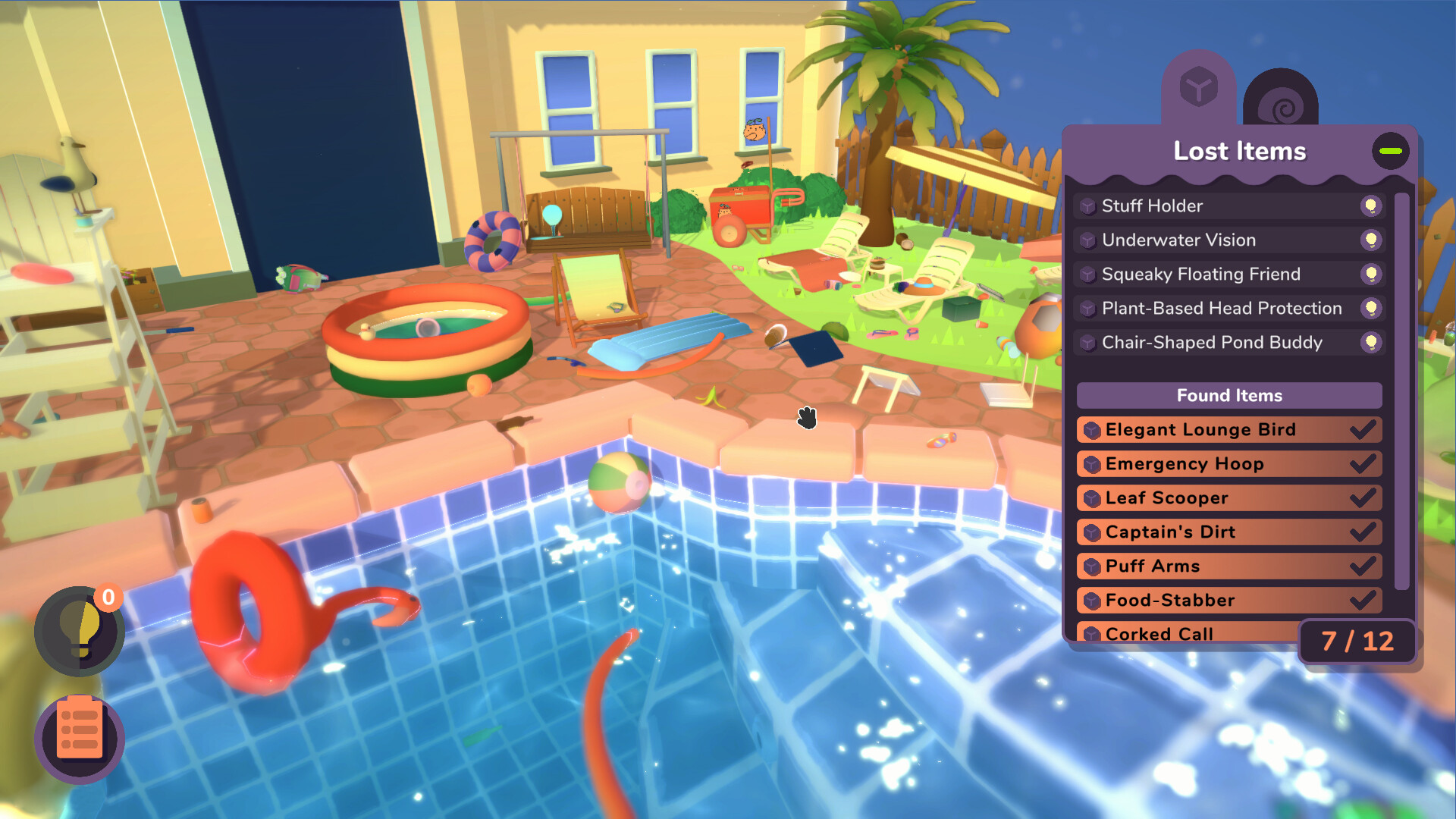
Task: Click the 7/12 progress counter
Action: coord(1356,642)
